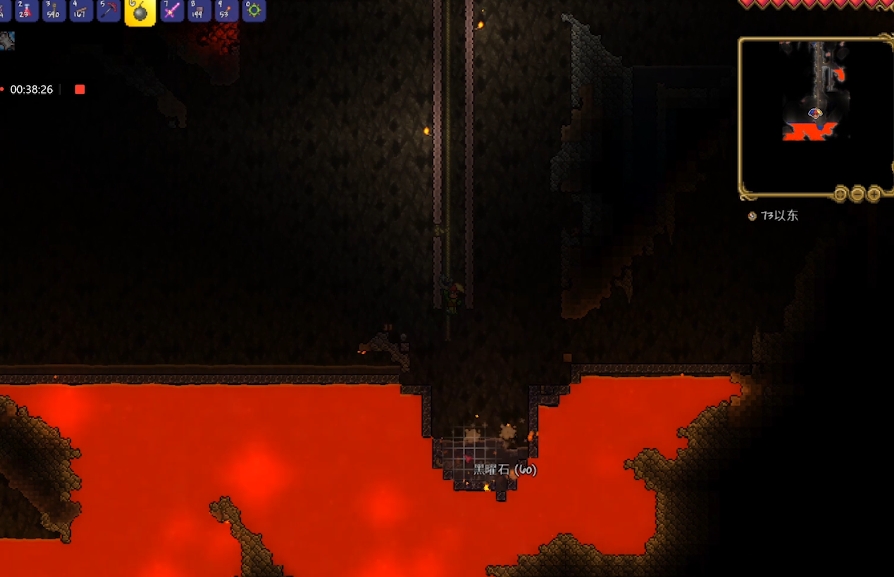The width and height of the screenshot is (894, 577).
Task: Switch to the pink sword slot
Action: point(171,10)
